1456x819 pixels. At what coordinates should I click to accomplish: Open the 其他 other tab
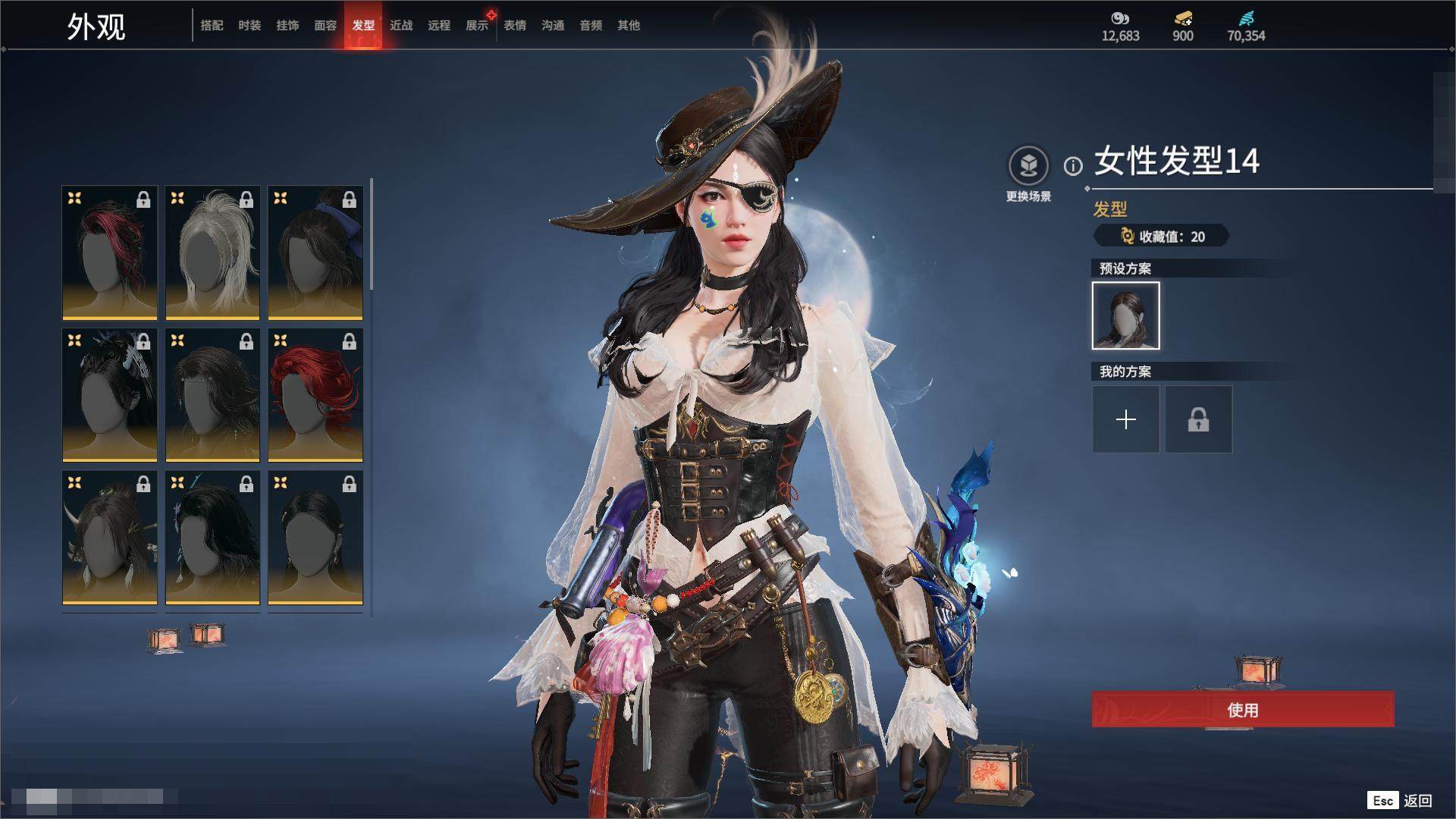[x=629, y=26]
